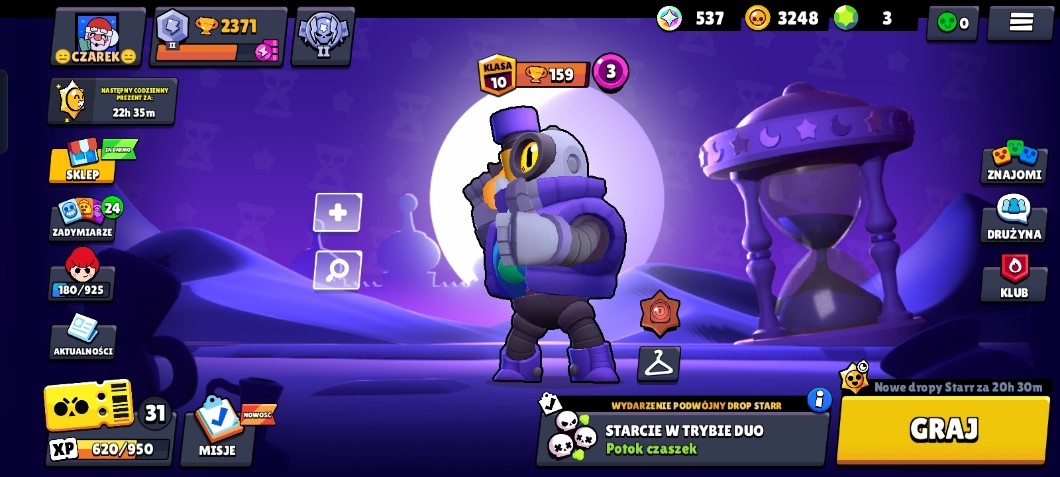Open the CZAREK player profile
This screenshot has width=1060, height=477.
coord(97,37)
